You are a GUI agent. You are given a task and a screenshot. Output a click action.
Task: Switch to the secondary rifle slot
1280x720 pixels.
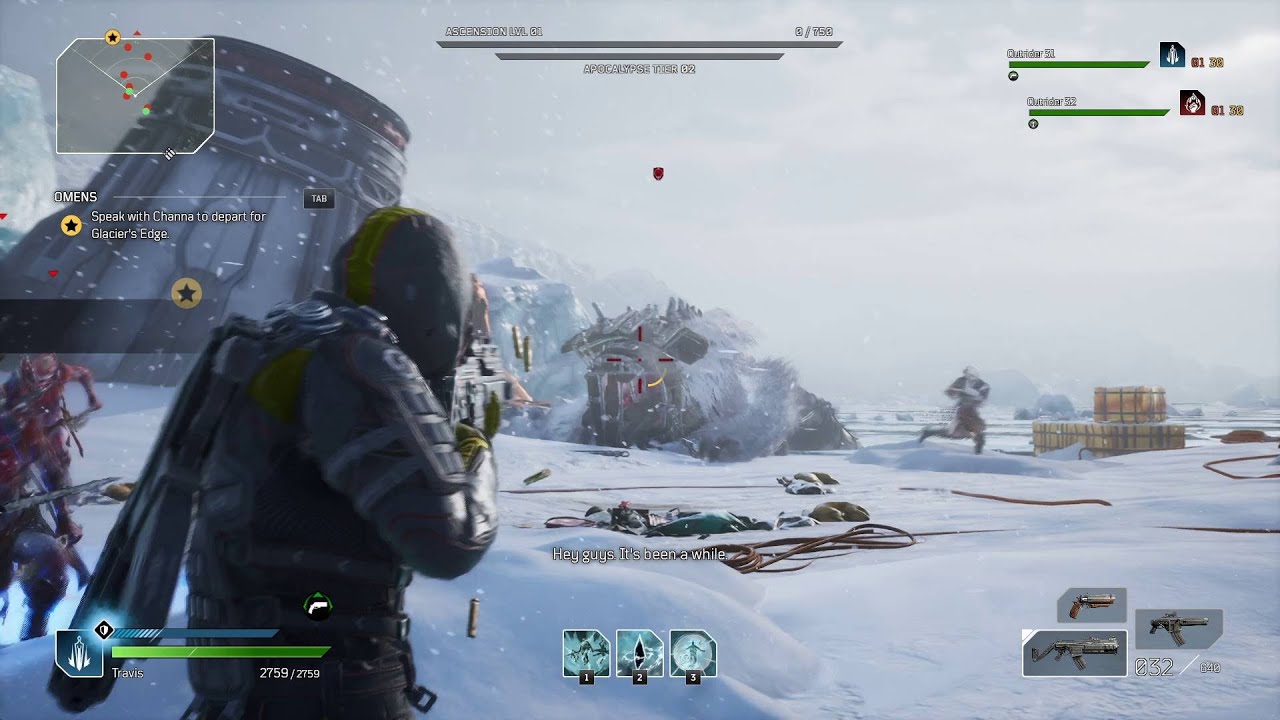click(1178, 628)
